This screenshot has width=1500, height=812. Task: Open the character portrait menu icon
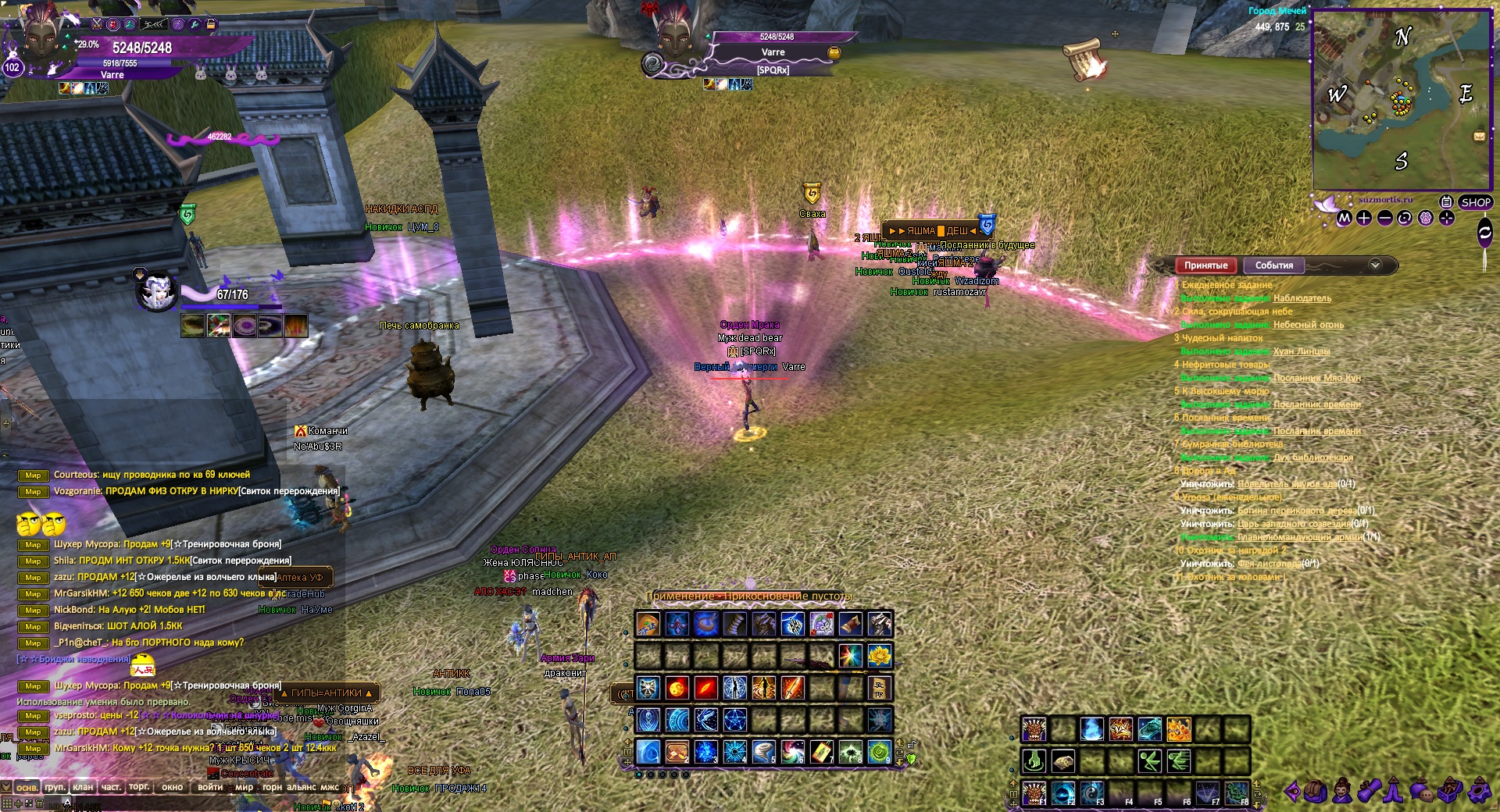[x=1342, y=792]
